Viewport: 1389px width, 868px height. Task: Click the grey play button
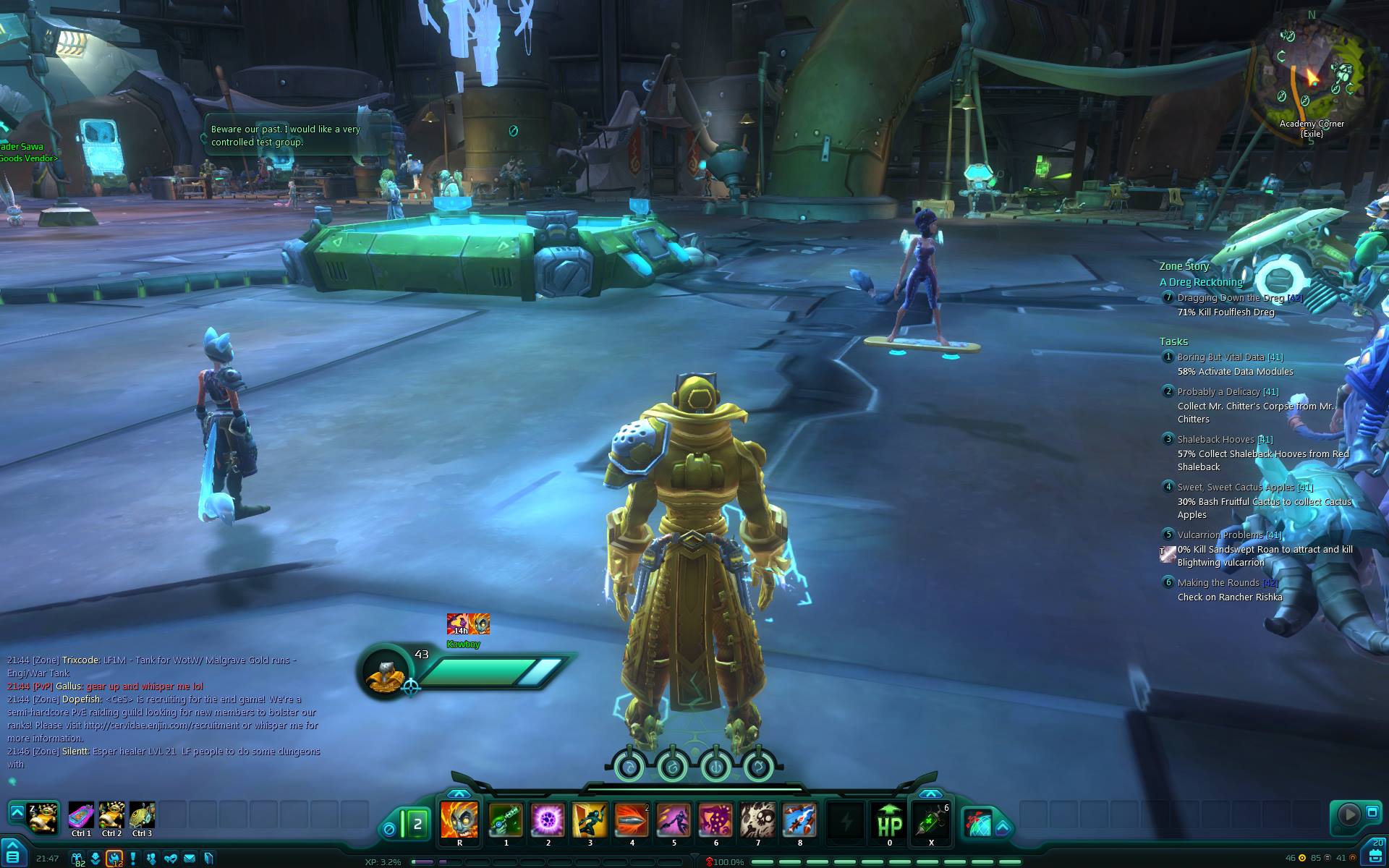(x=1348, y=814)
